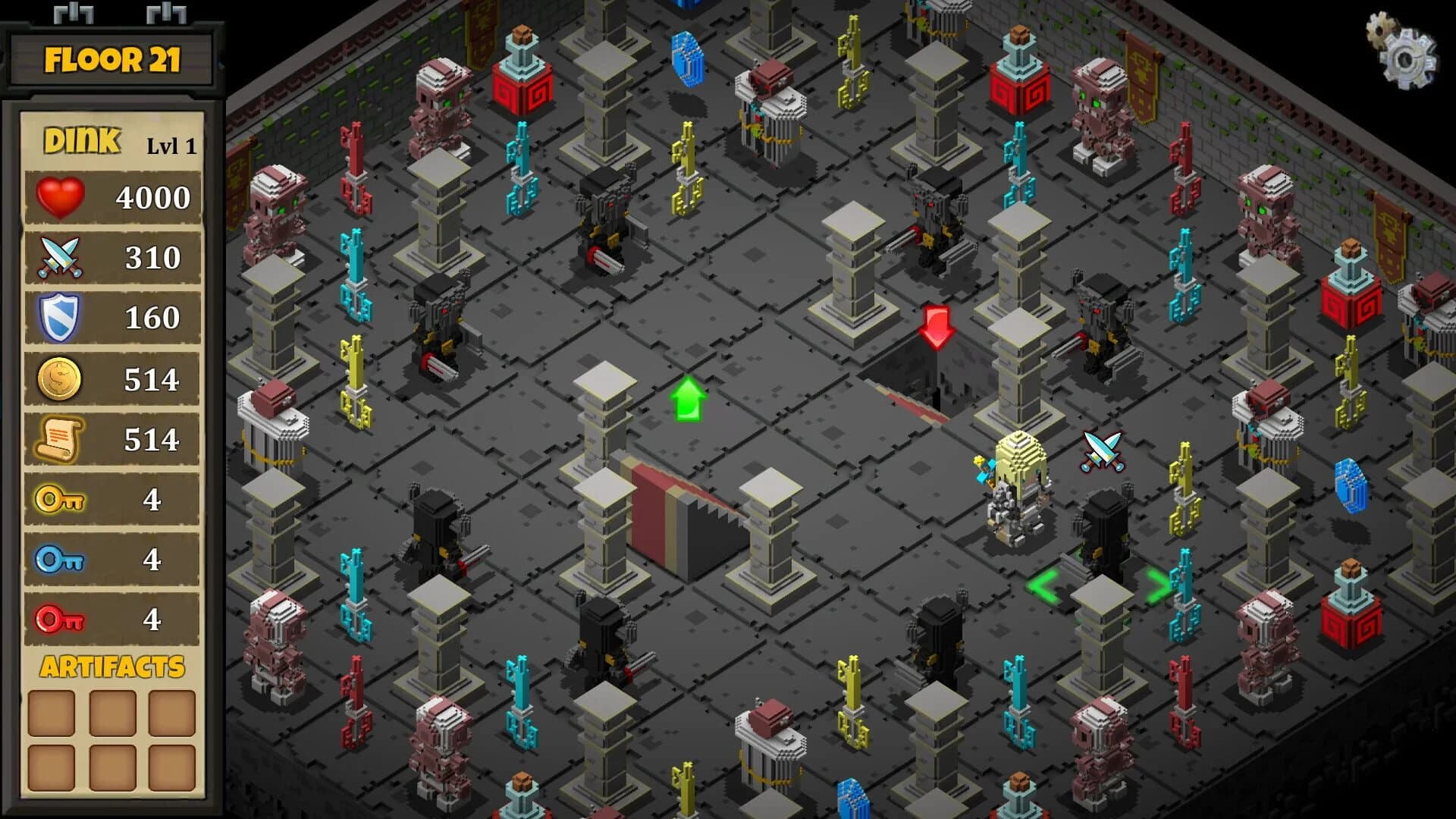Click the health heart icon
Viewport: 1456px width, 819px height.
(57, 197)
